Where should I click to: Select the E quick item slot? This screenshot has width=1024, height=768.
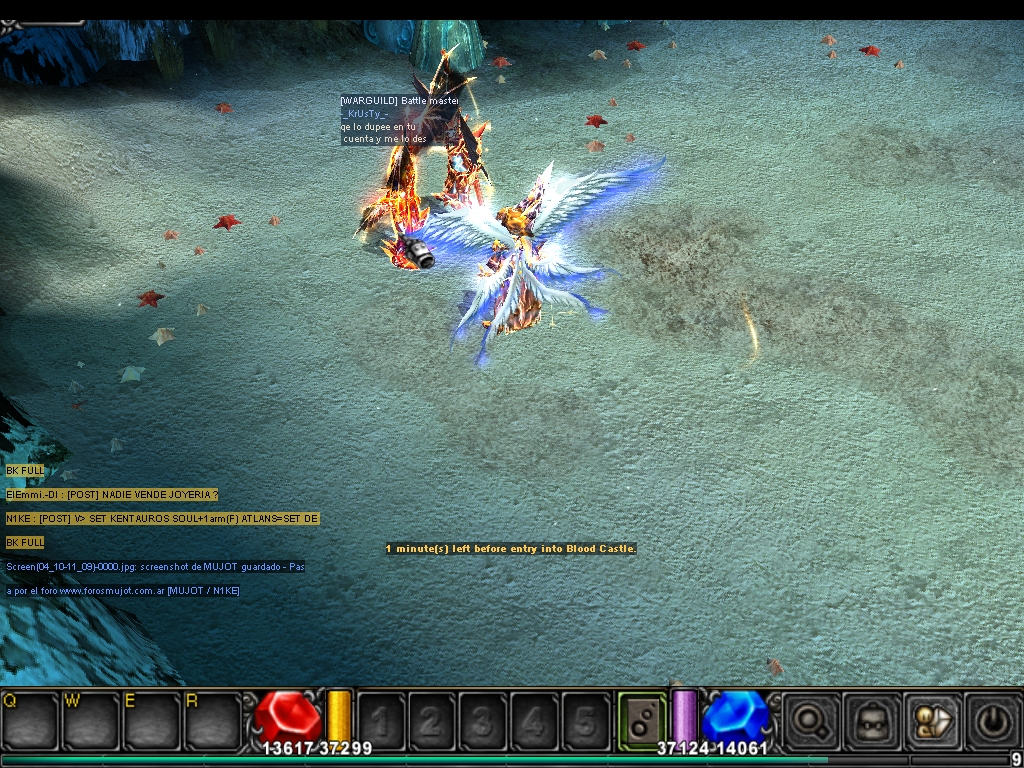point(152,720)
